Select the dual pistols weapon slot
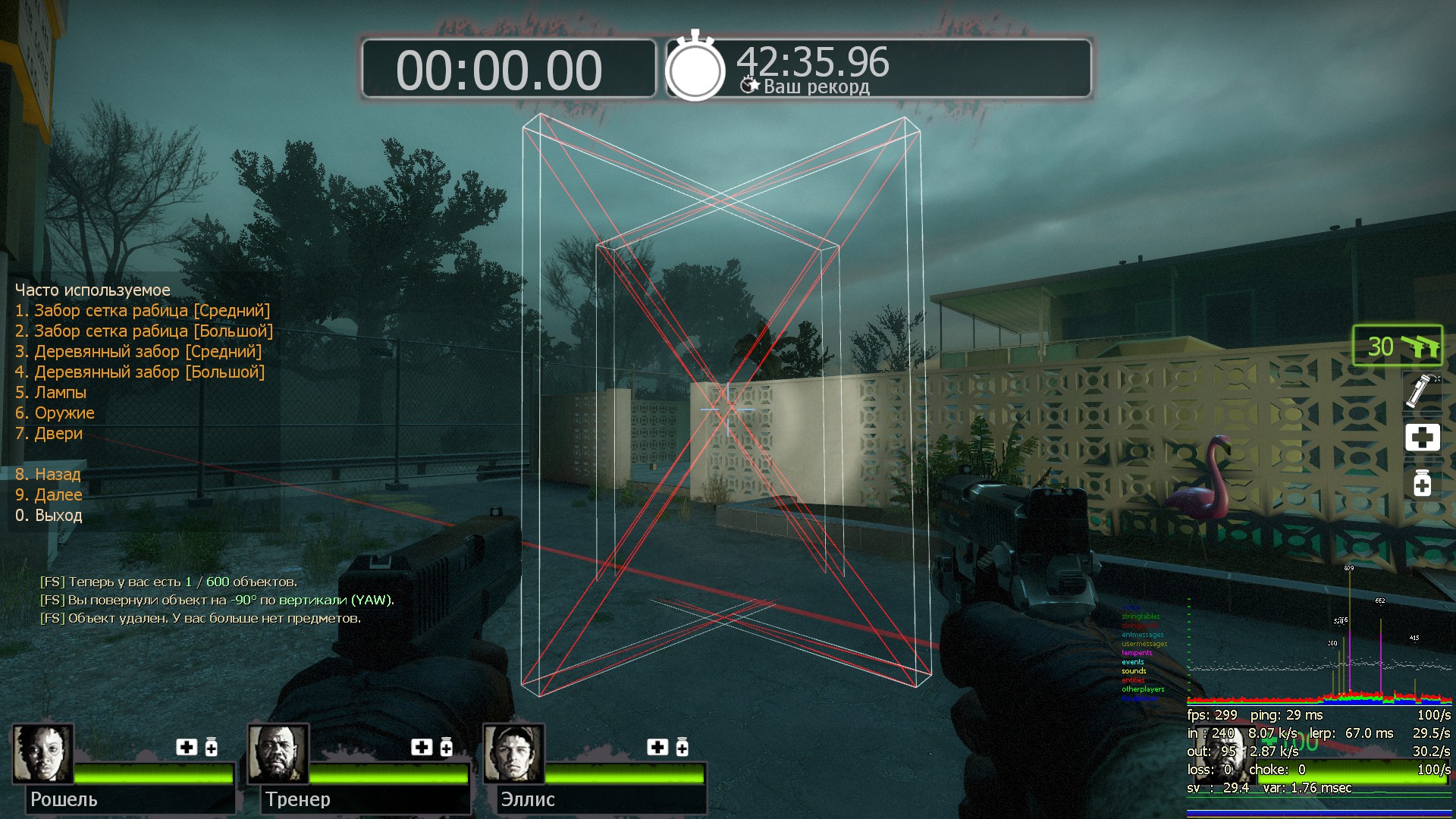 coord(1398,346)
